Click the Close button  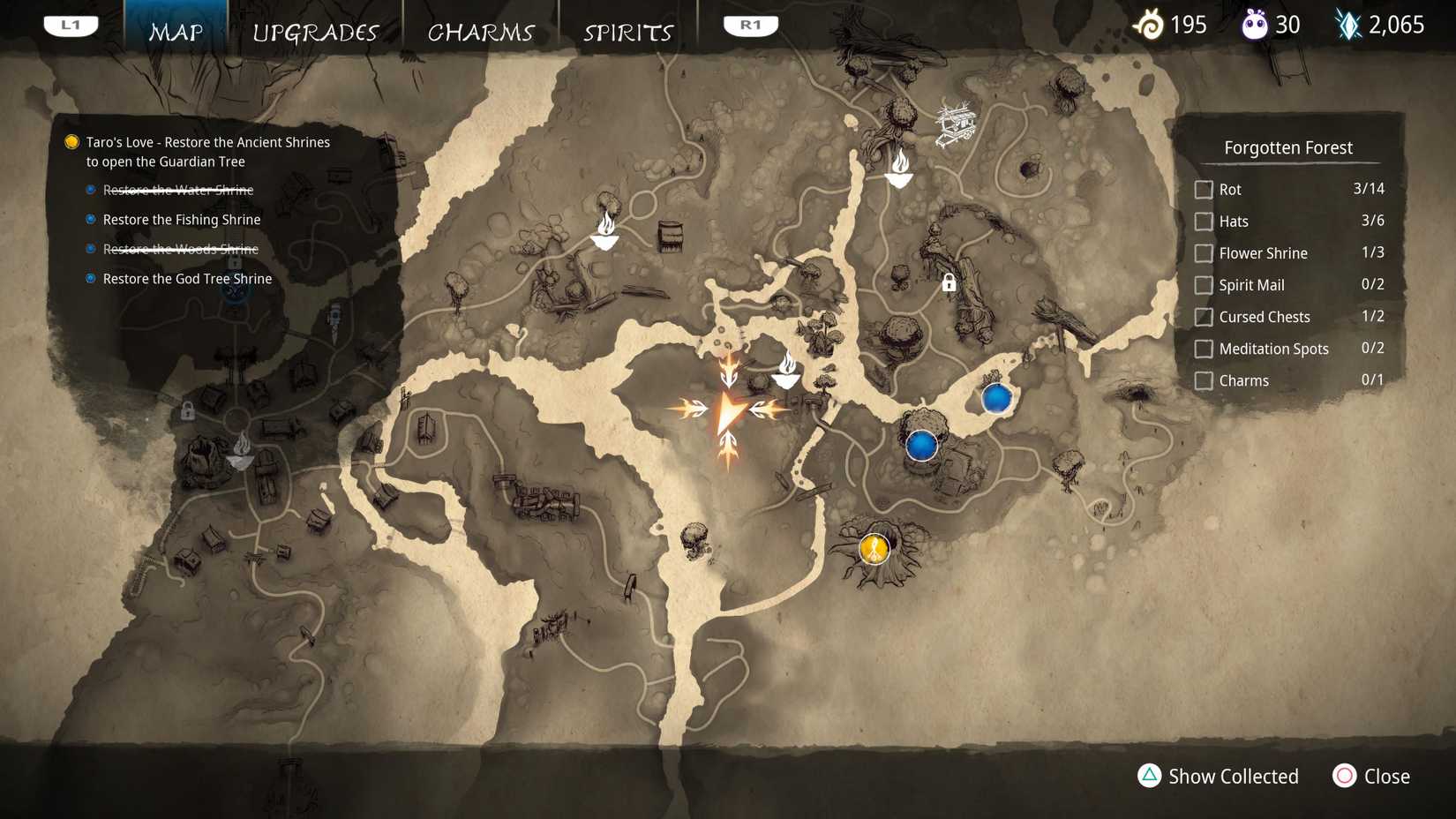[x=1370, y=777]
